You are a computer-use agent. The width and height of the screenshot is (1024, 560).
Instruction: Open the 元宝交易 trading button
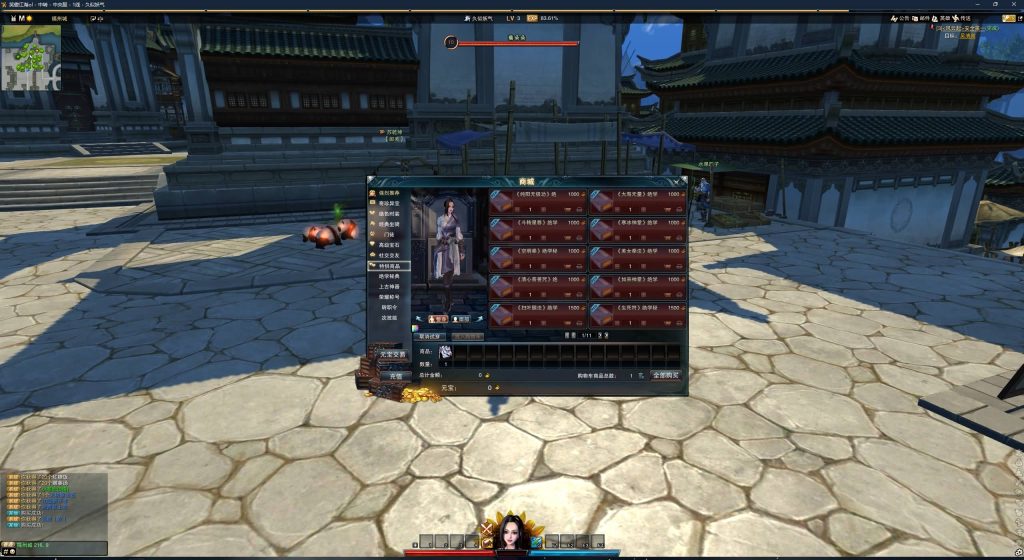[x=392, y=354]
